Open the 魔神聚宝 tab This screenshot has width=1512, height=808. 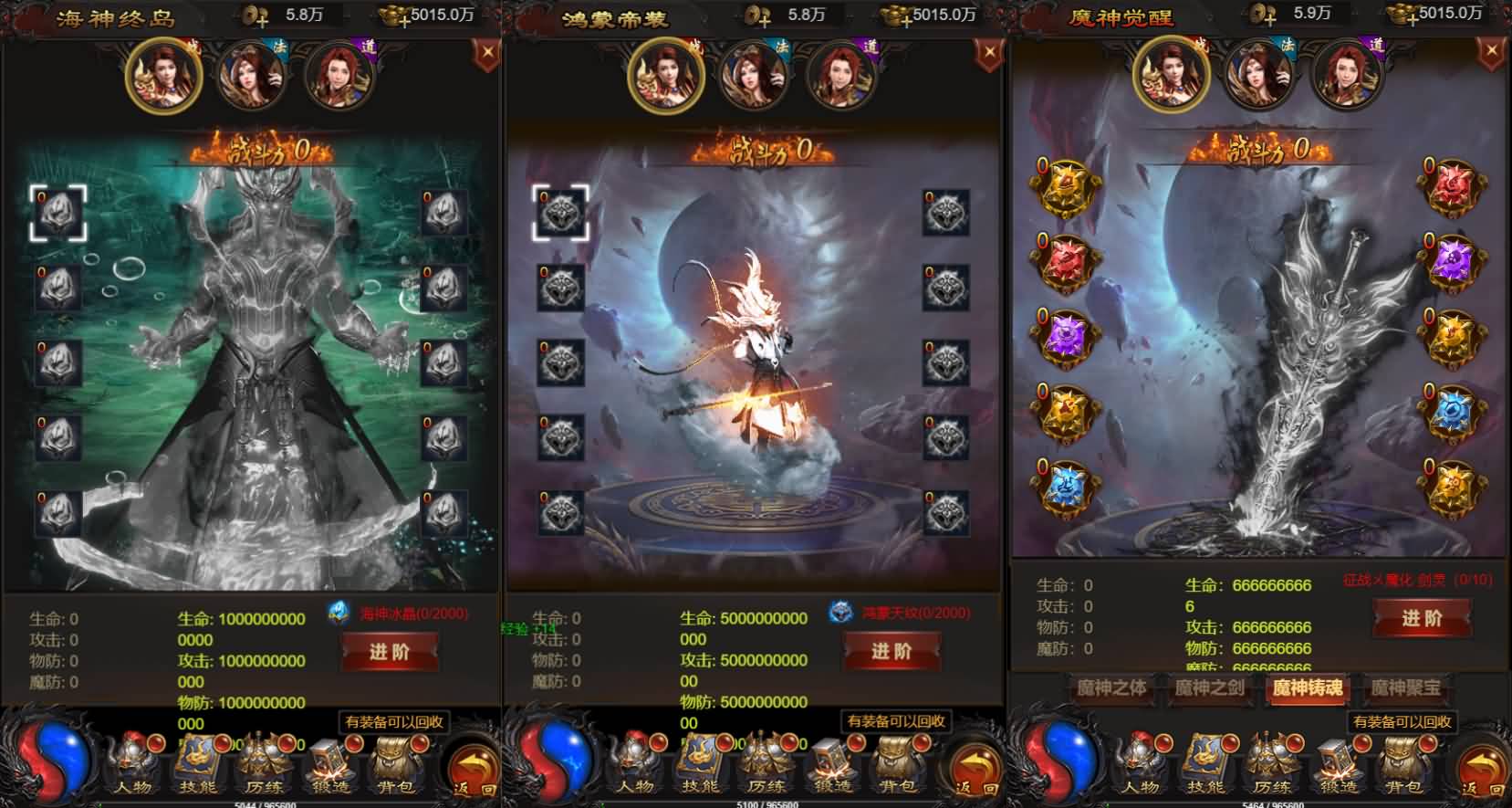(x=1401, y=691)
